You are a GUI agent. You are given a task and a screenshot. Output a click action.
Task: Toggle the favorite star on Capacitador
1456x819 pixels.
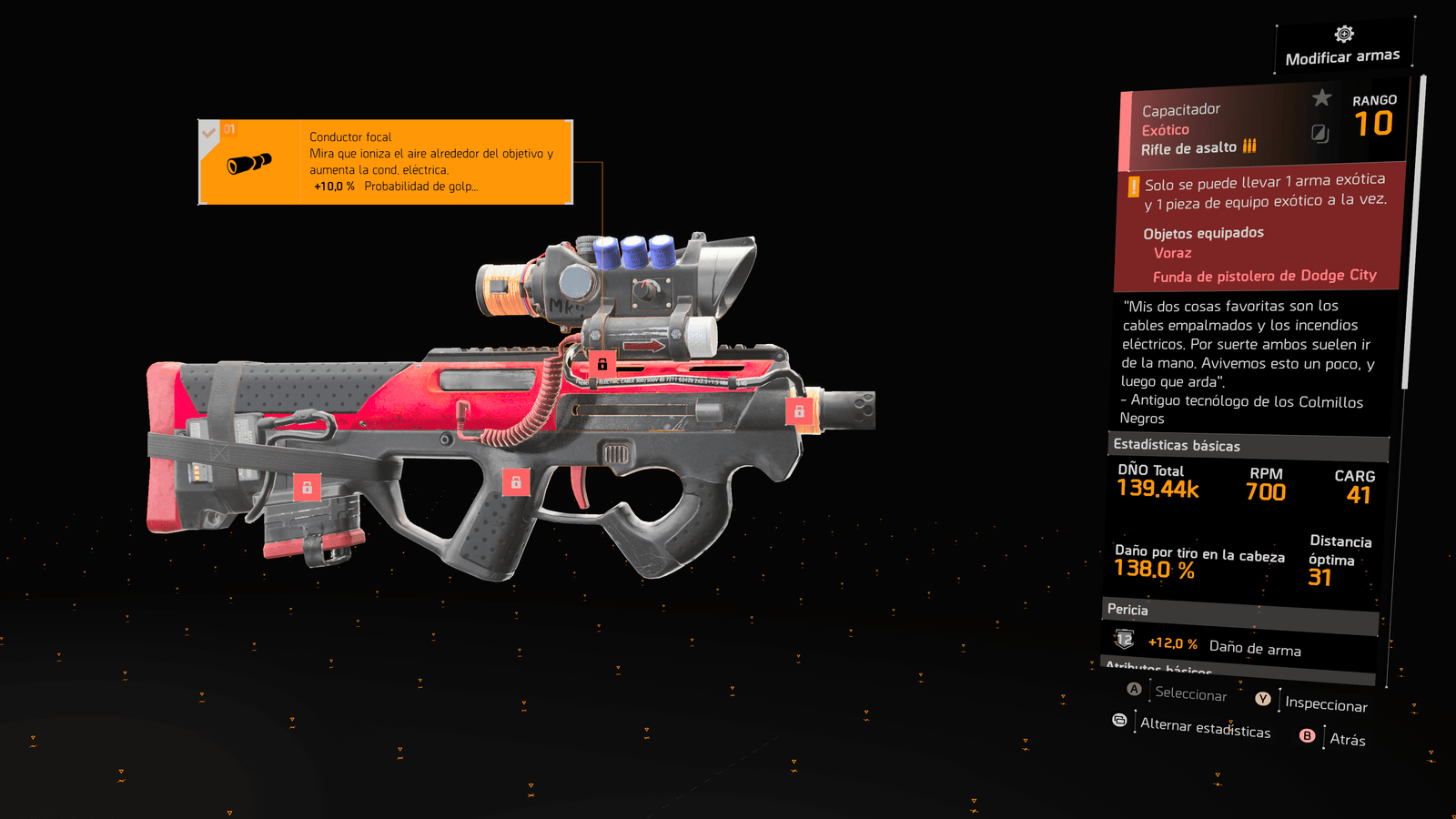[1321, 97]
